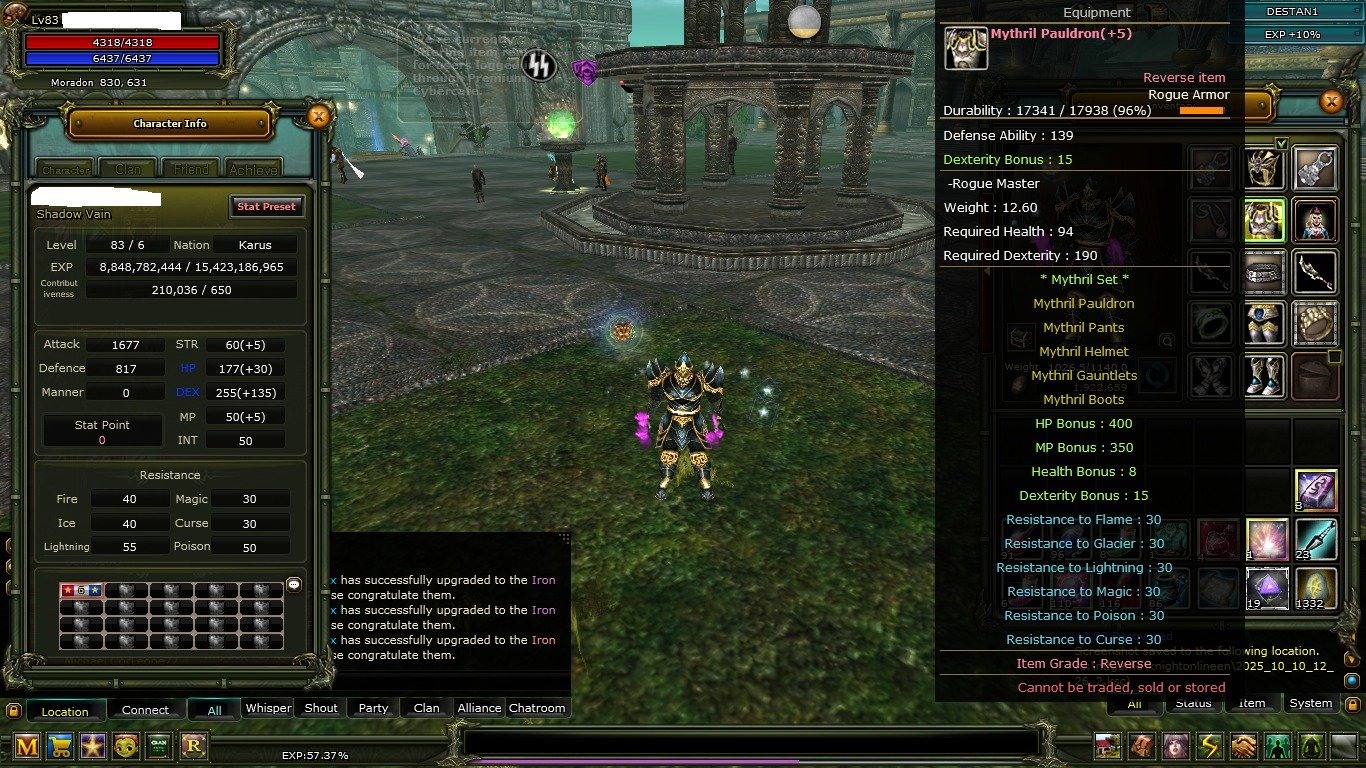Image resolution: width=1366 pixels, height=768 pixels.
Task: Switch chat to the Party channel
Action: click(x=373, y=708)
